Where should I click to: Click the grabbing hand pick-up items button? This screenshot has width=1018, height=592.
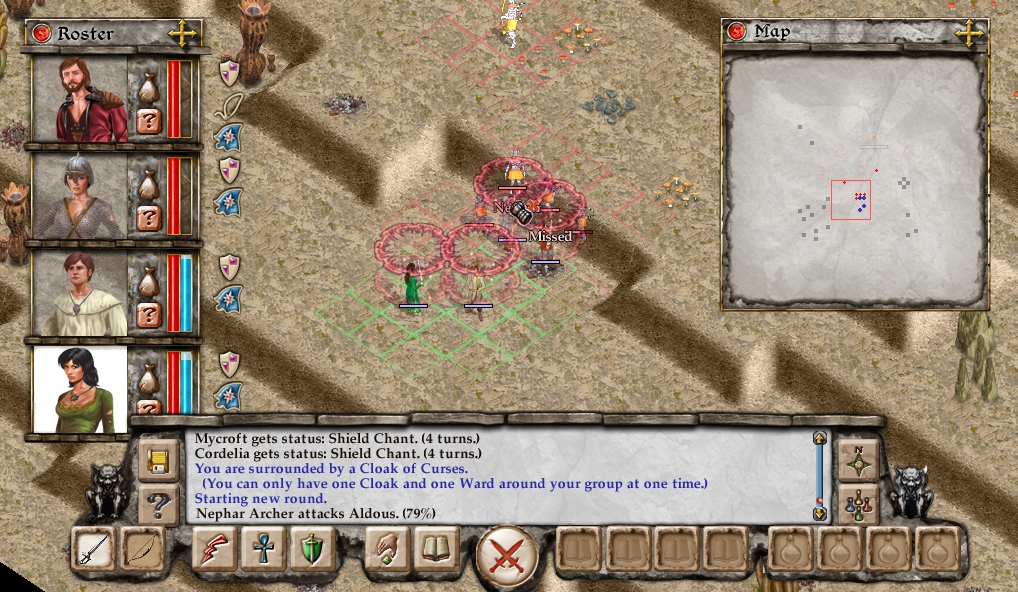coord(387,550)
